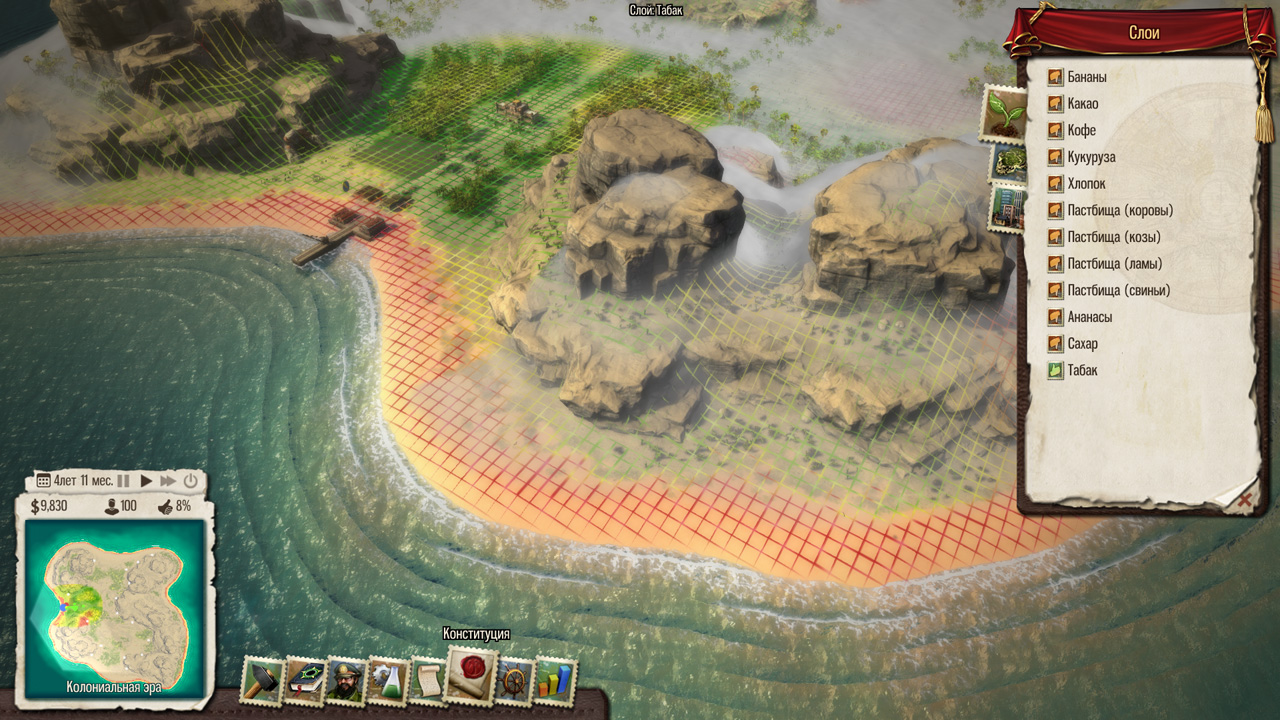Open the bar chart statistics overlay
The image size is (1280, 720).
tap(555, 681)
